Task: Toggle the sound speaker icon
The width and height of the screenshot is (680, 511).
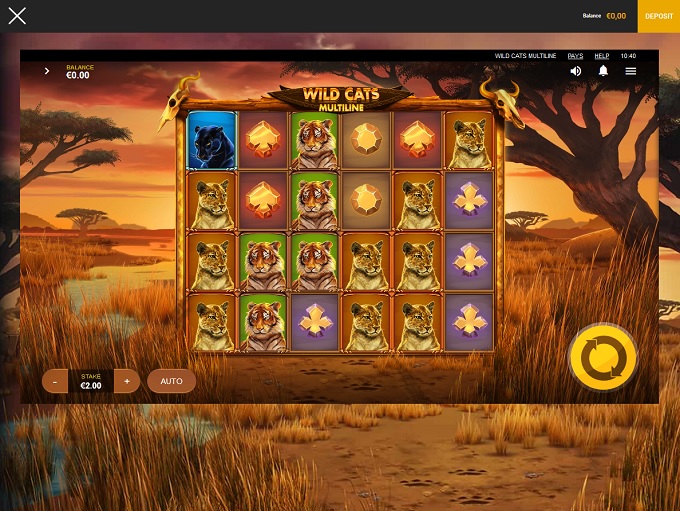Action: [x=576, y=71]
